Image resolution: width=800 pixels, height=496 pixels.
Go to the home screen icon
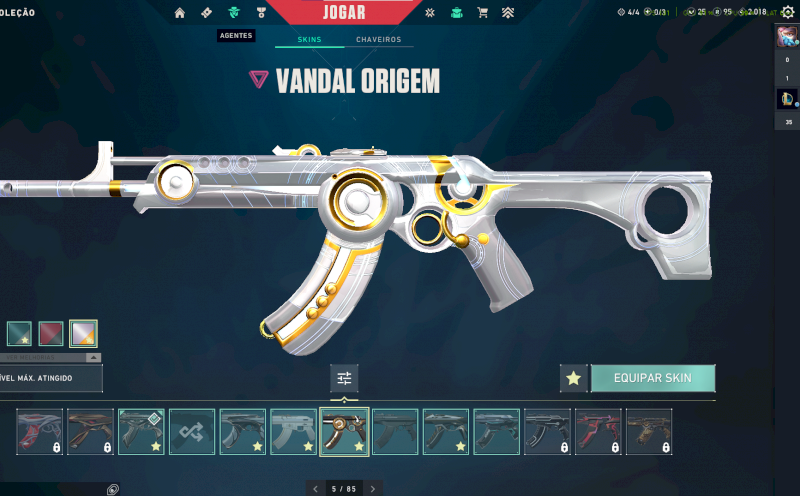click(x=180, y=13)
